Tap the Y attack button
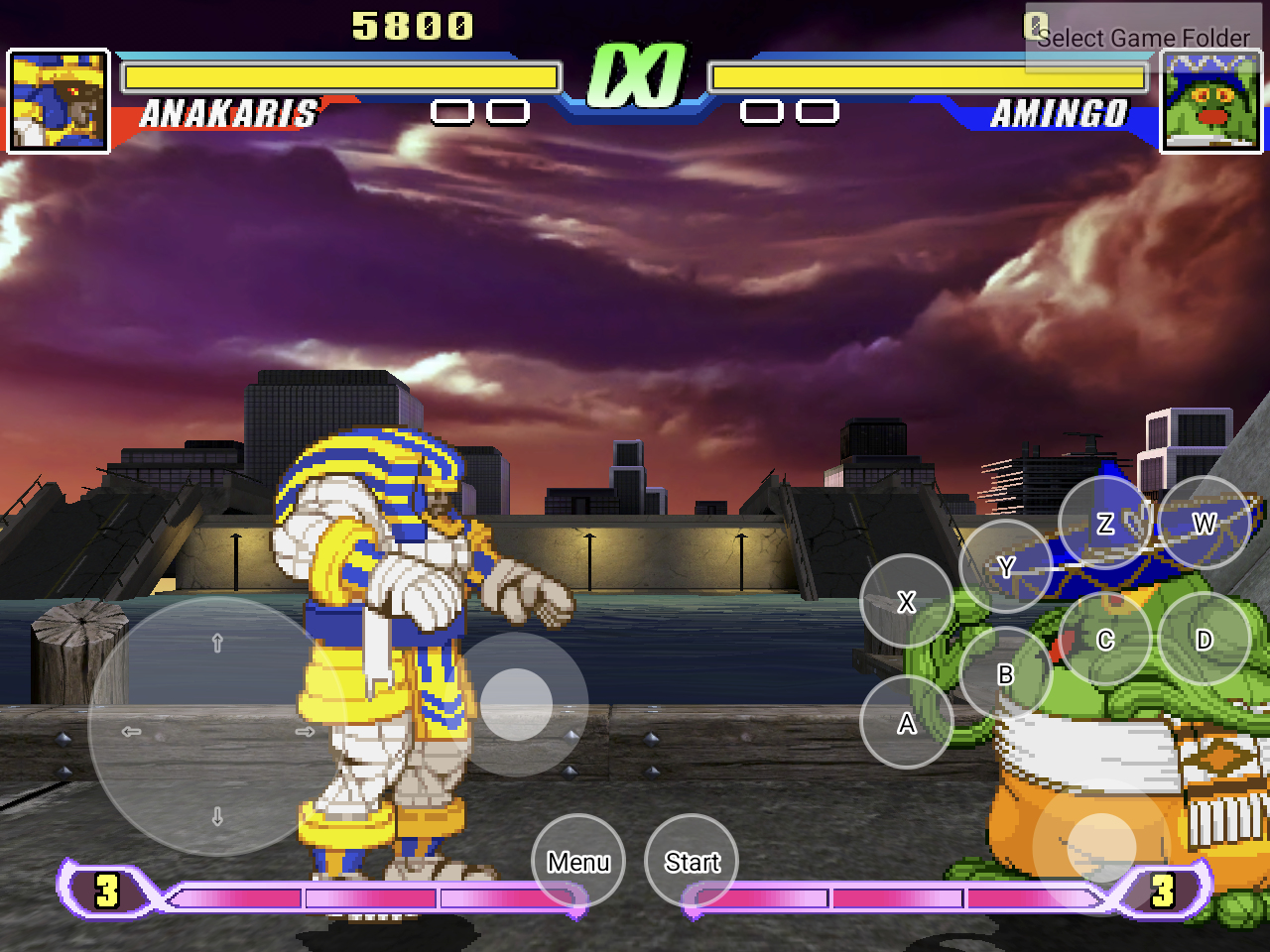The image size is (1270, 952). pos(1005,566)
